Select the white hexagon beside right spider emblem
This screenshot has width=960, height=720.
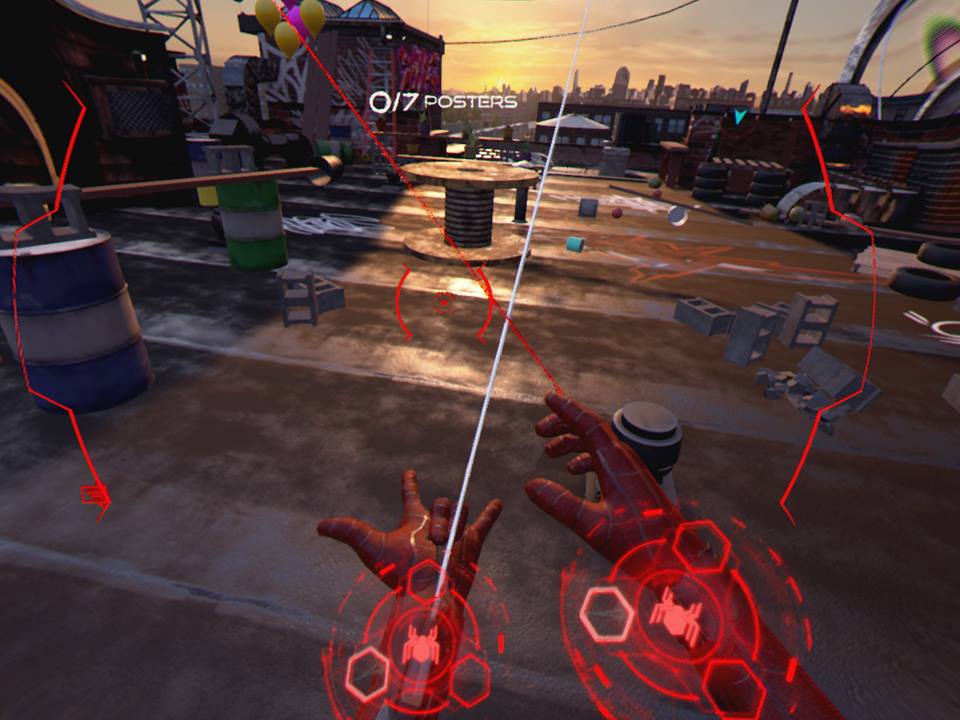(x=604, y=613)
